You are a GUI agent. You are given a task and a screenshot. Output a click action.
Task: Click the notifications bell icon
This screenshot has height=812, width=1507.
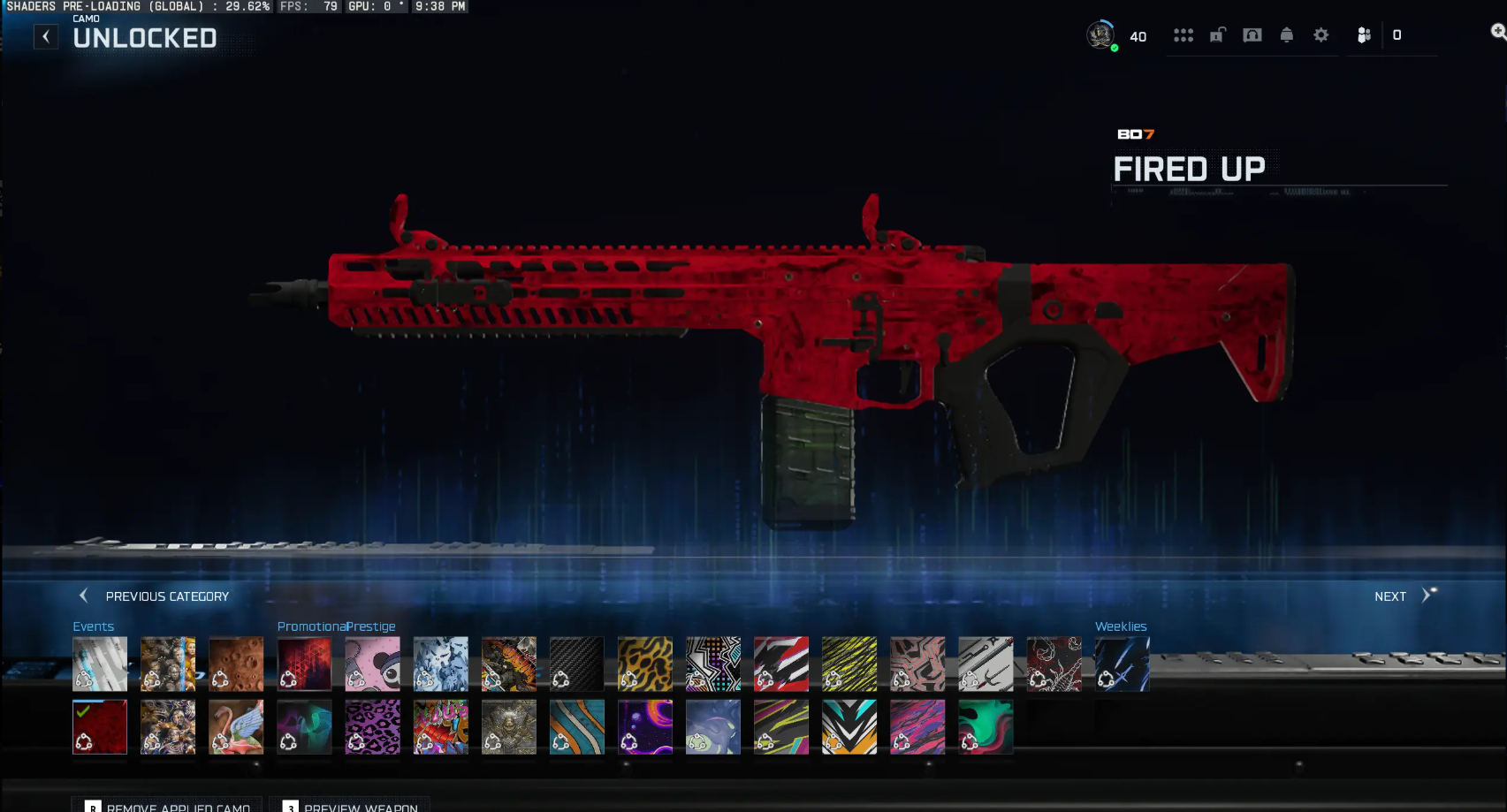click(x=1287, y=35)
